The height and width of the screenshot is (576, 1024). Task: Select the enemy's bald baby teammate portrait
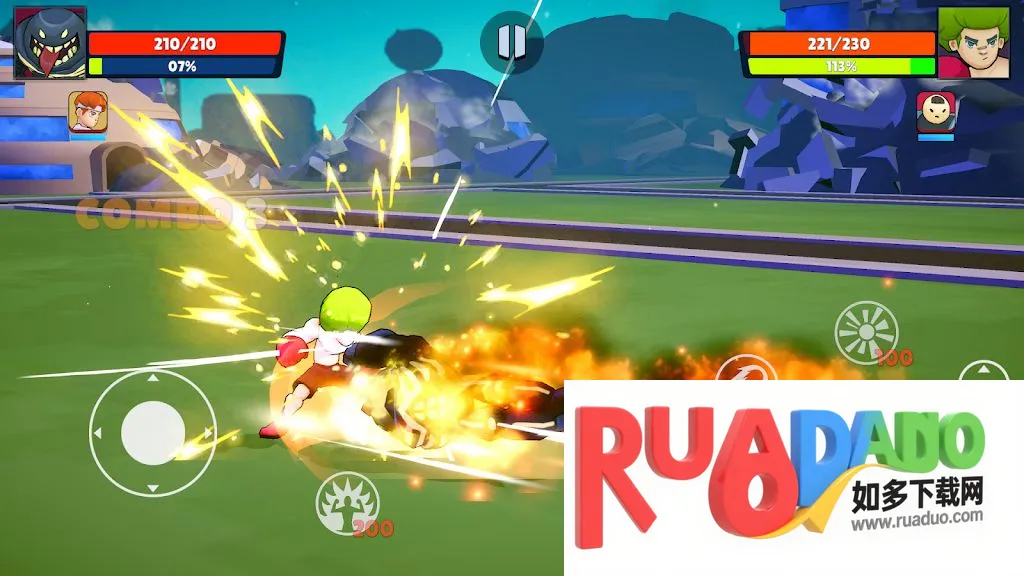tap(936, 111)
